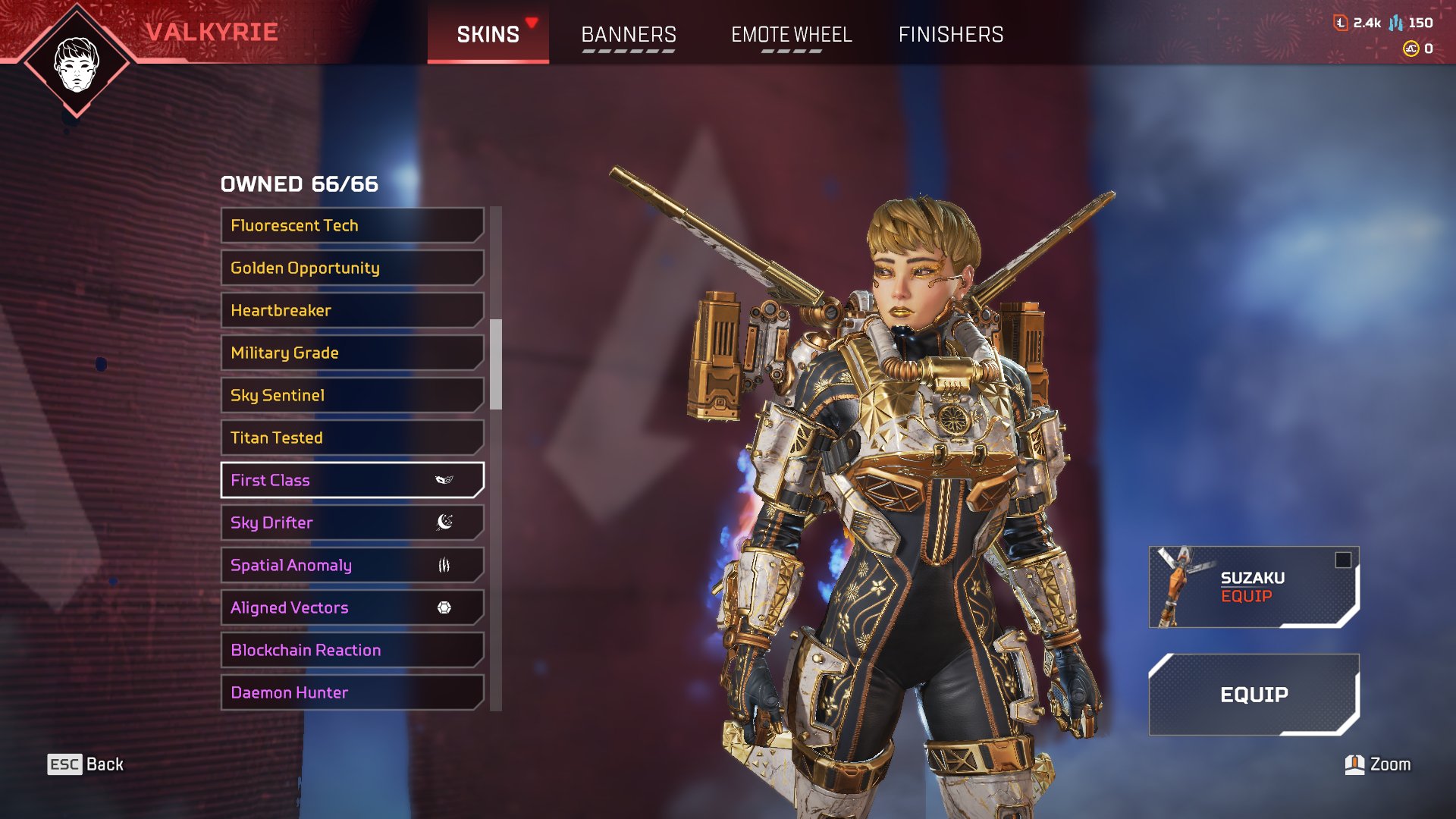Select the Sky Sentinel skin
The height and width of the screenshot is (819, 1456).
[x=352, y=395]
